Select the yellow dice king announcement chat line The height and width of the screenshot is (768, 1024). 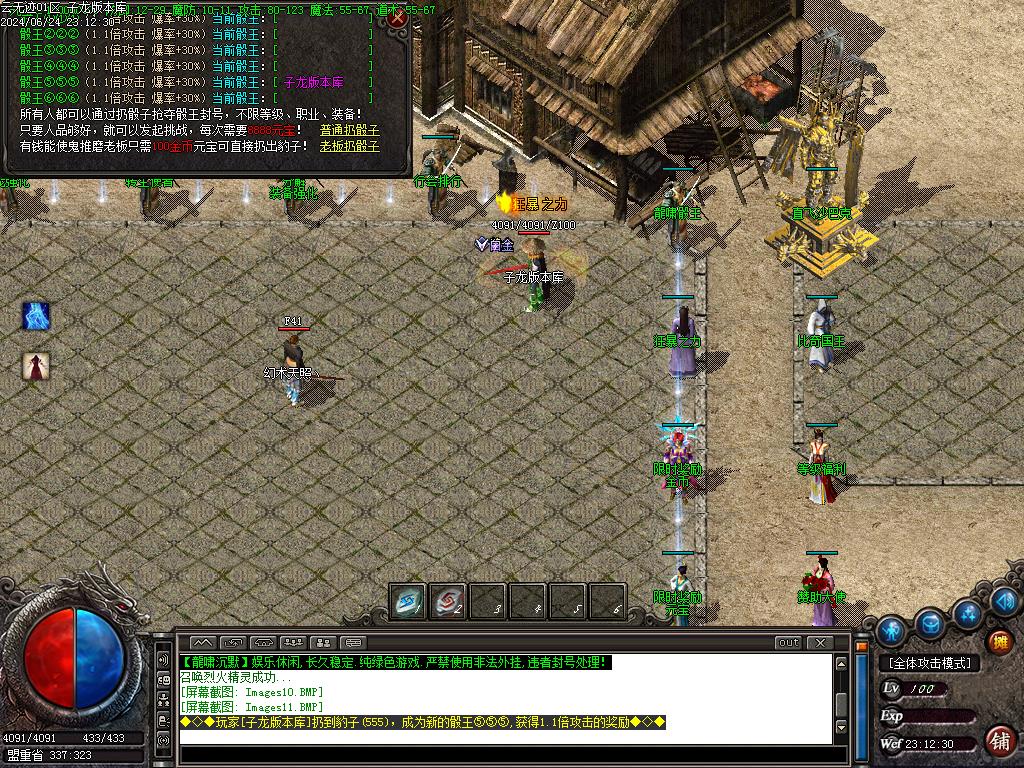coord(422,722)
